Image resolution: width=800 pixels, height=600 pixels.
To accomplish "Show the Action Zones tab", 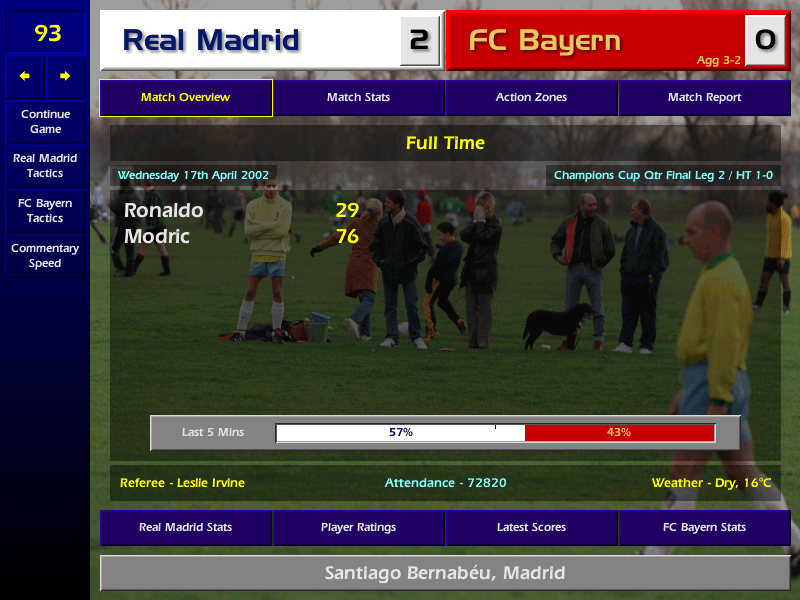I will [x=531, y=98].
